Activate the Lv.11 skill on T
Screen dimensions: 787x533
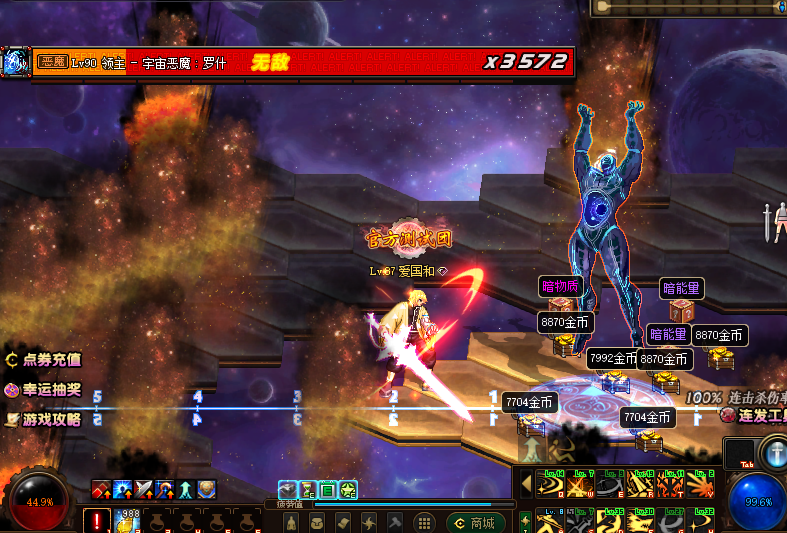click(670, 484)
